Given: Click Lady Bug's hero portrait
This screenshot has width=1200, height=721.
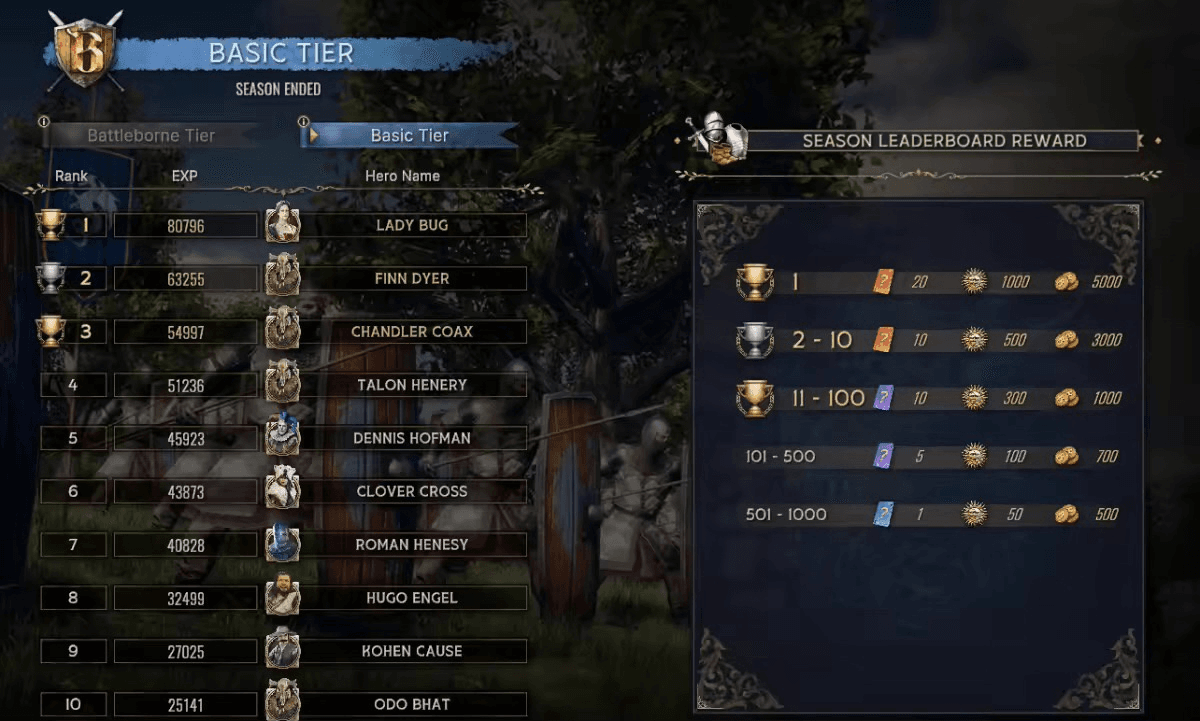Looking at the screenshot, I should click(x=282, y=223).
